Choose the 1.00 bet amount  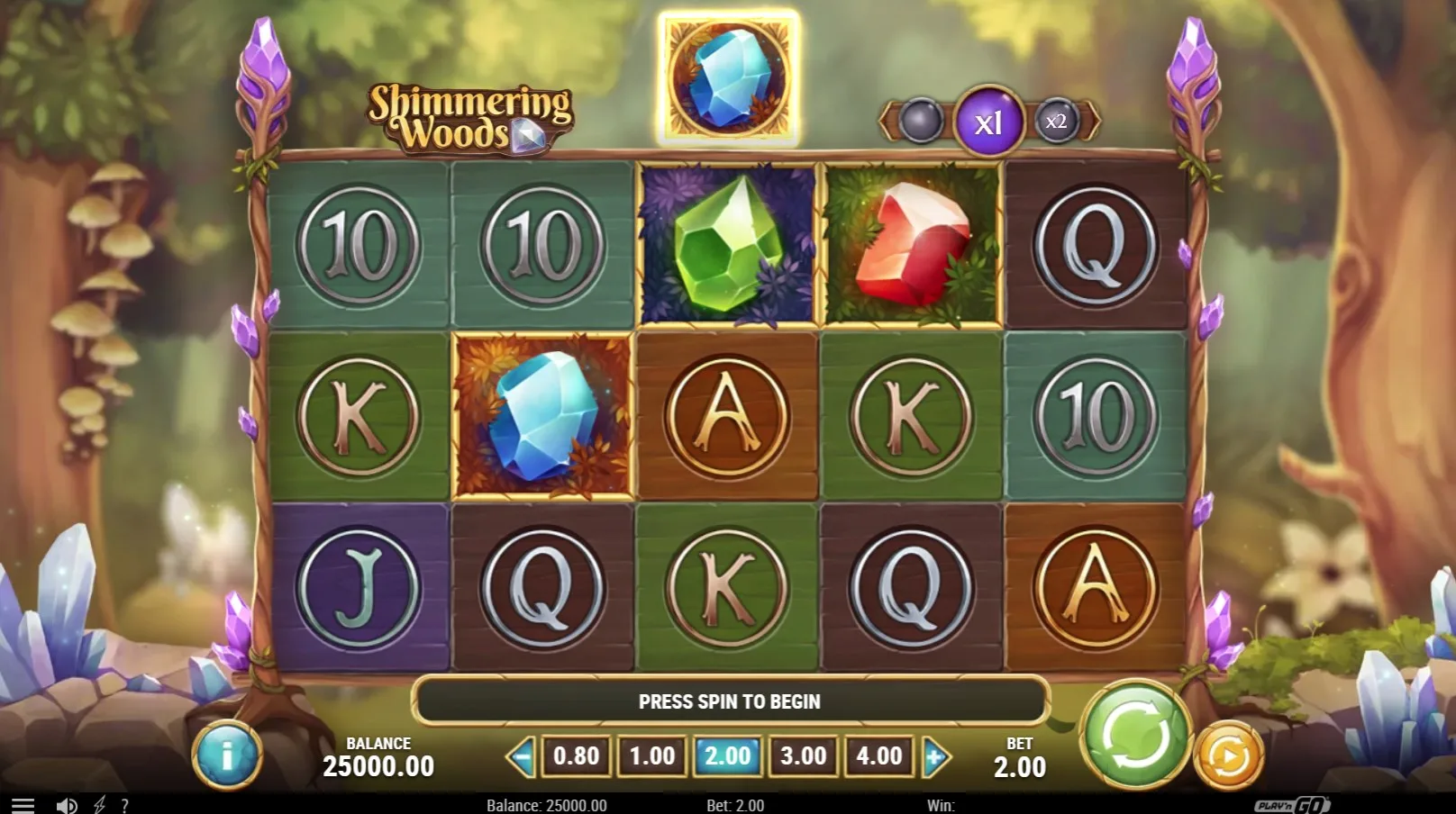click(x=651, y=755)
